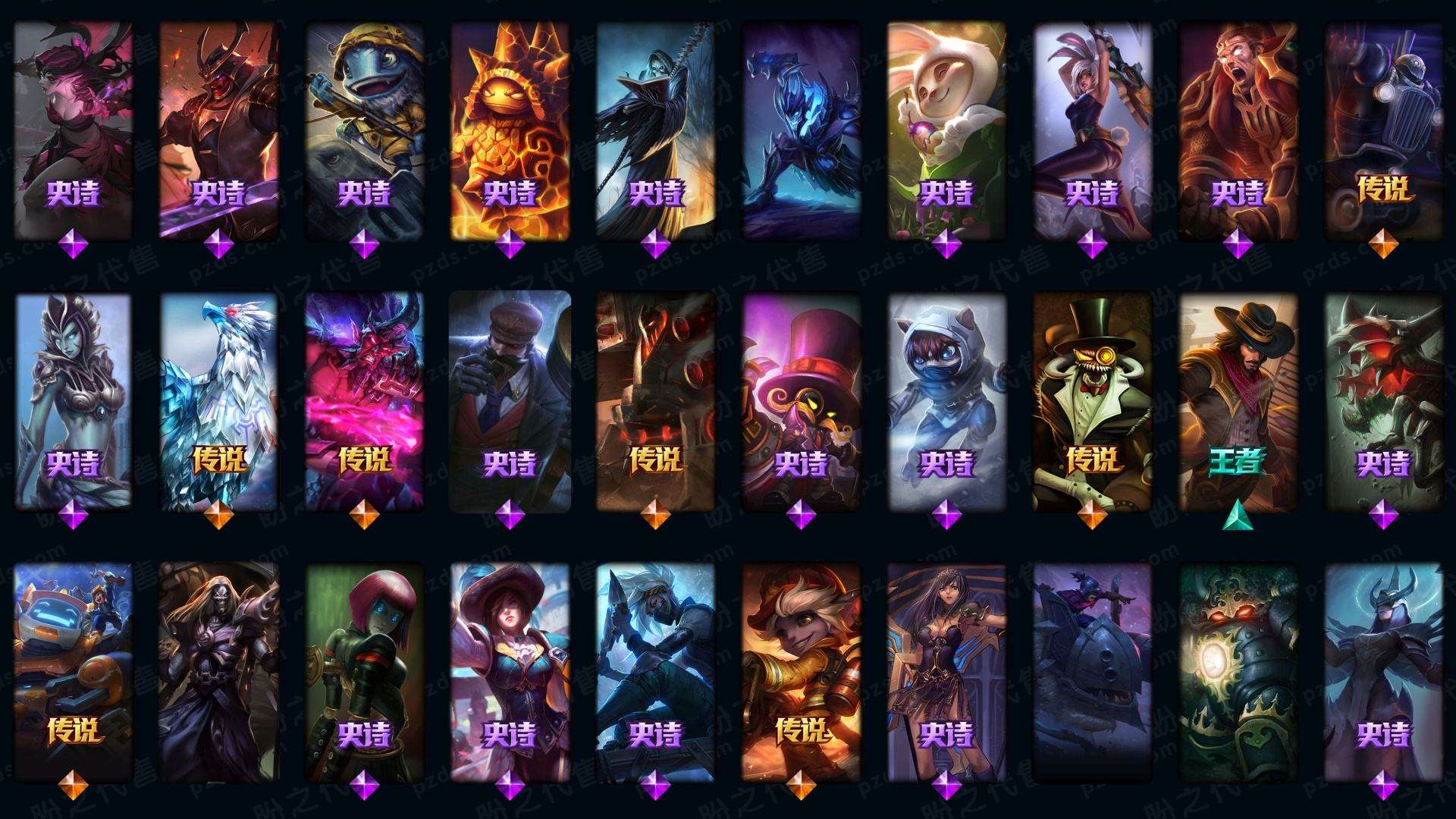Screen dimensions: 1456x819
Task: Choose the Battle Bunny Riven skin card
Action: pyautogui.click(x=1092, y=129)
